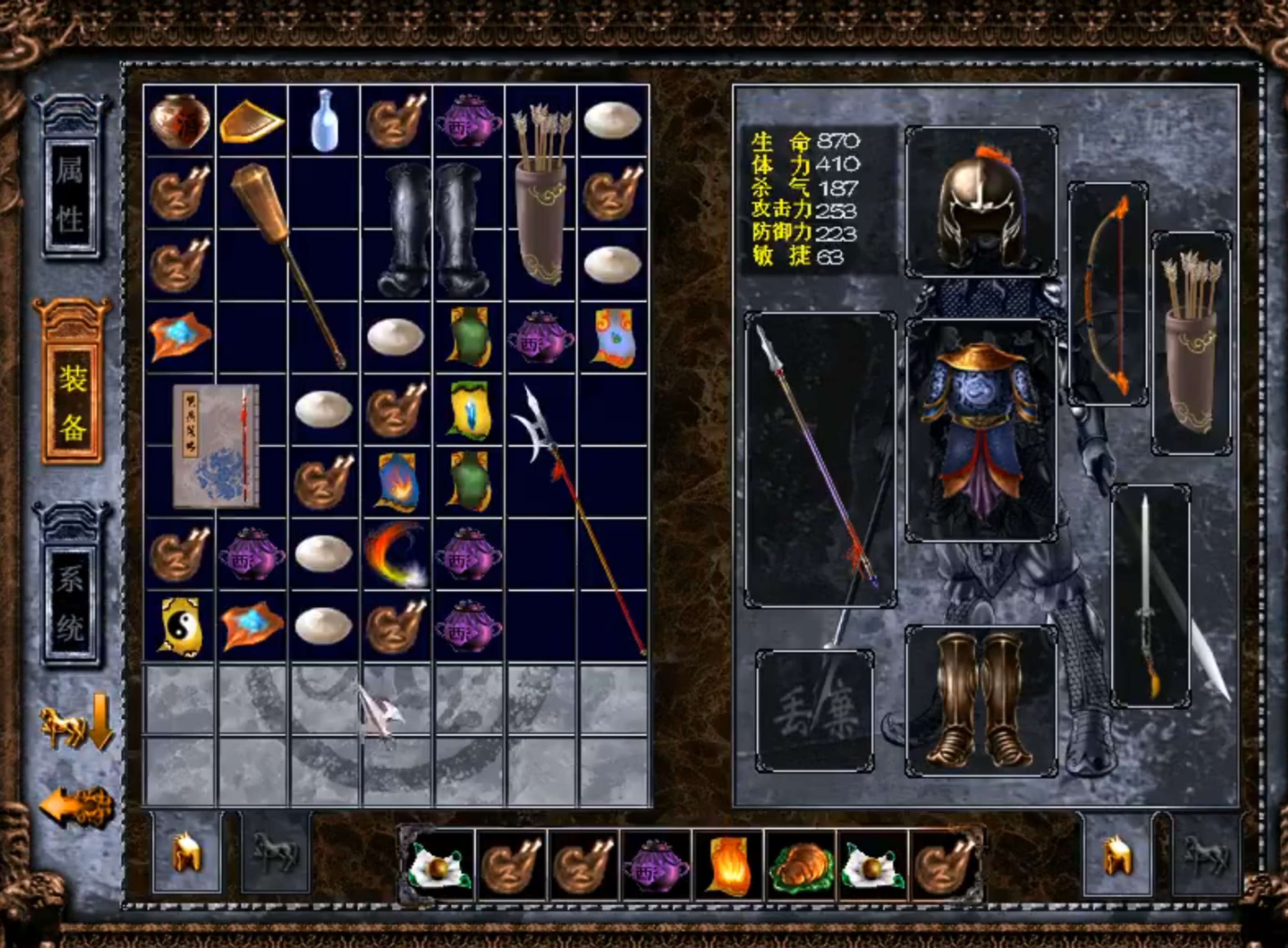The height and width of the screenshot is (948, 1288).
Task: Select the equipped helmet slot
Action: (x=980, y=202)
